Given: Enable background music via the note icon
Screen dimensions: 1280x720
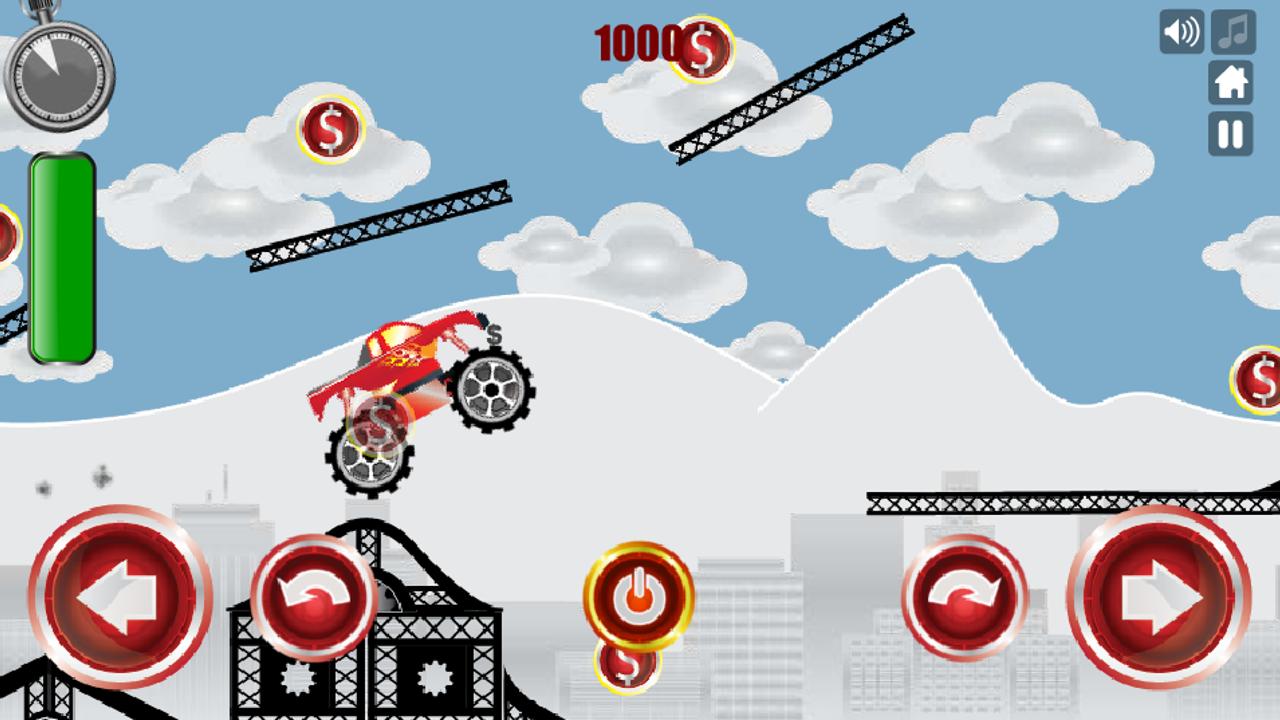Looking at the screenshot, I should click(x=1232, y=33).
